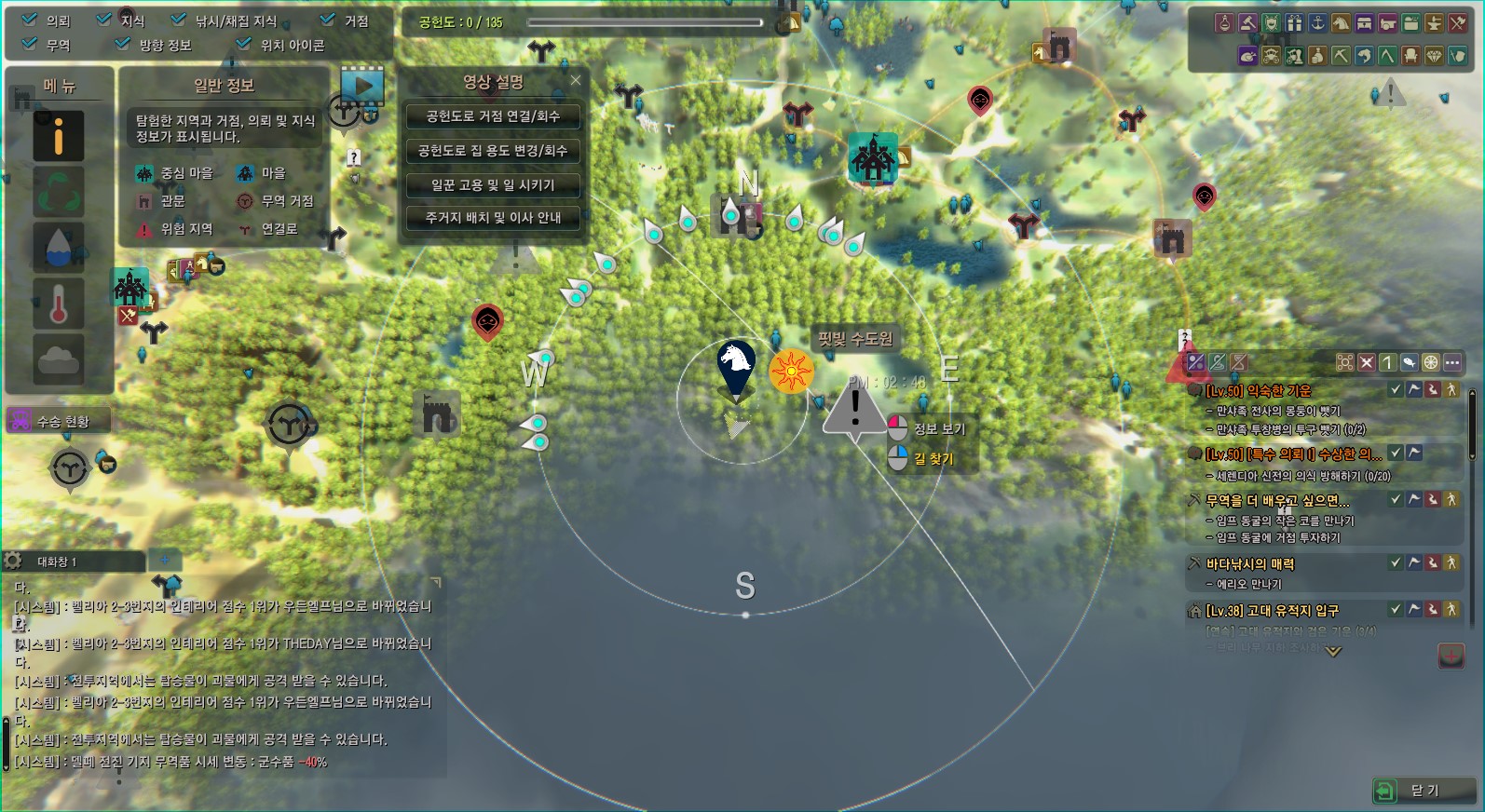Close the 영상 설명 panel
1485x812 pixels.
coord(576,81)
